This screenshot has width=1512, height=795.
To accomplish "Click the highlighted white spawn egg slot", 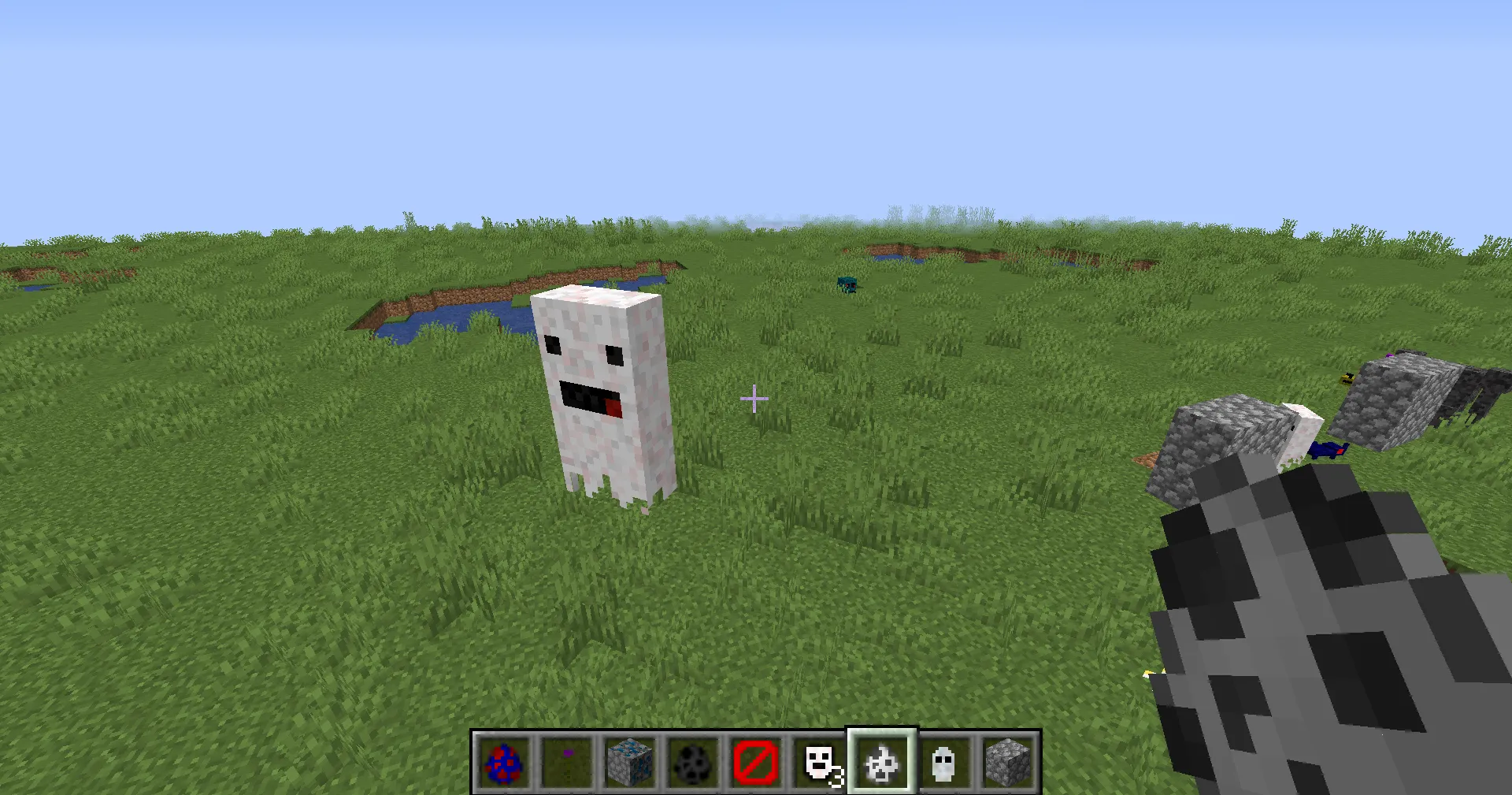I will point(881,761).
